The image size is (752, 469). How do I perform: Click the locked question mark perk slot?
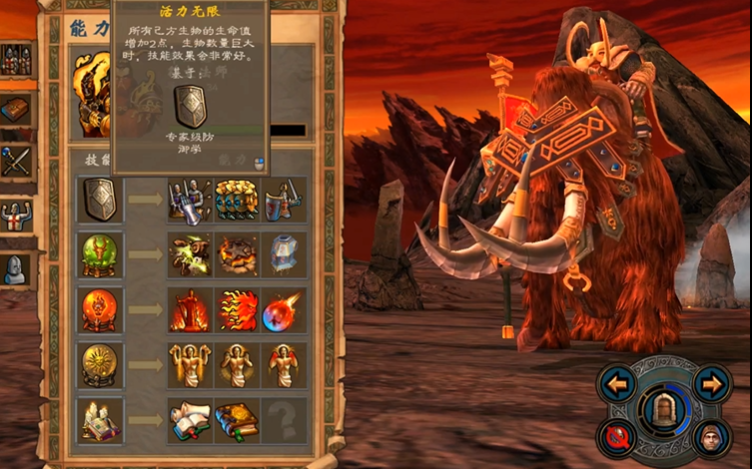[283, 421]
